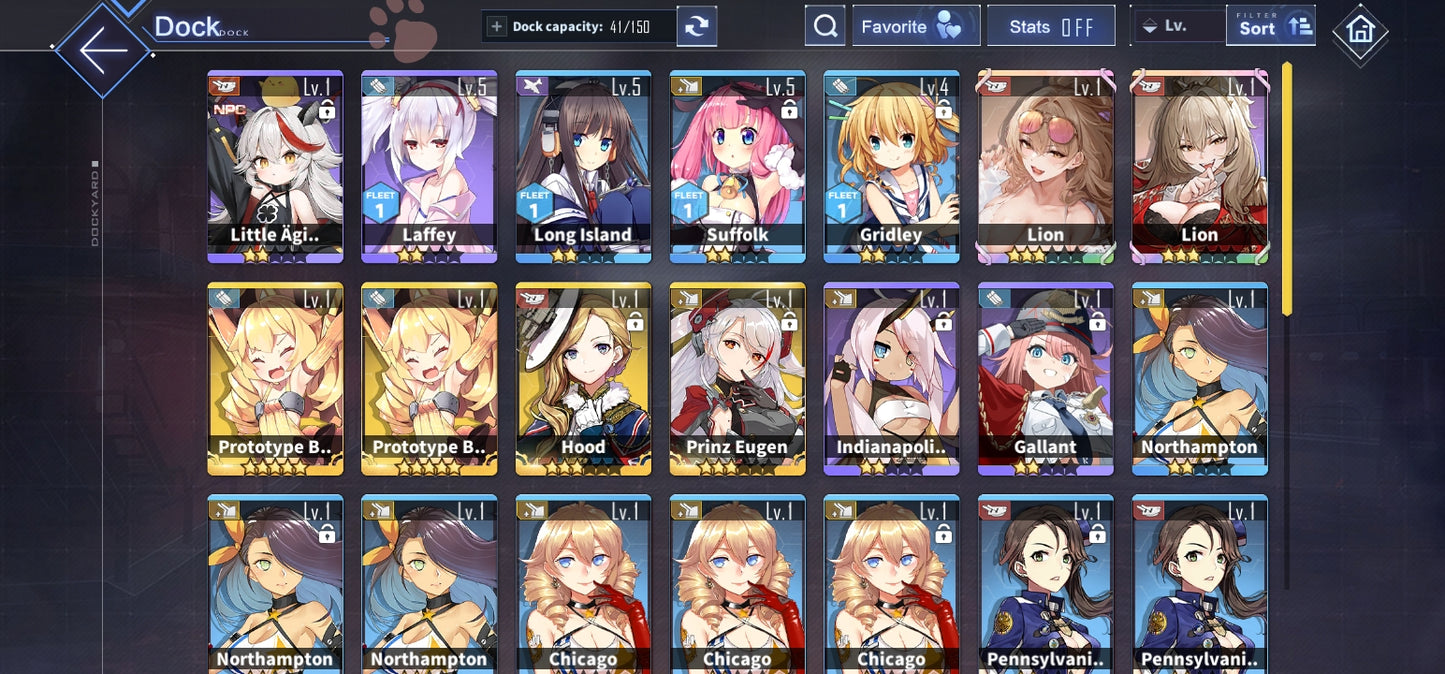Return to the home screen
This screenshot has height=674, width=1445.
tap(1360, 31)
